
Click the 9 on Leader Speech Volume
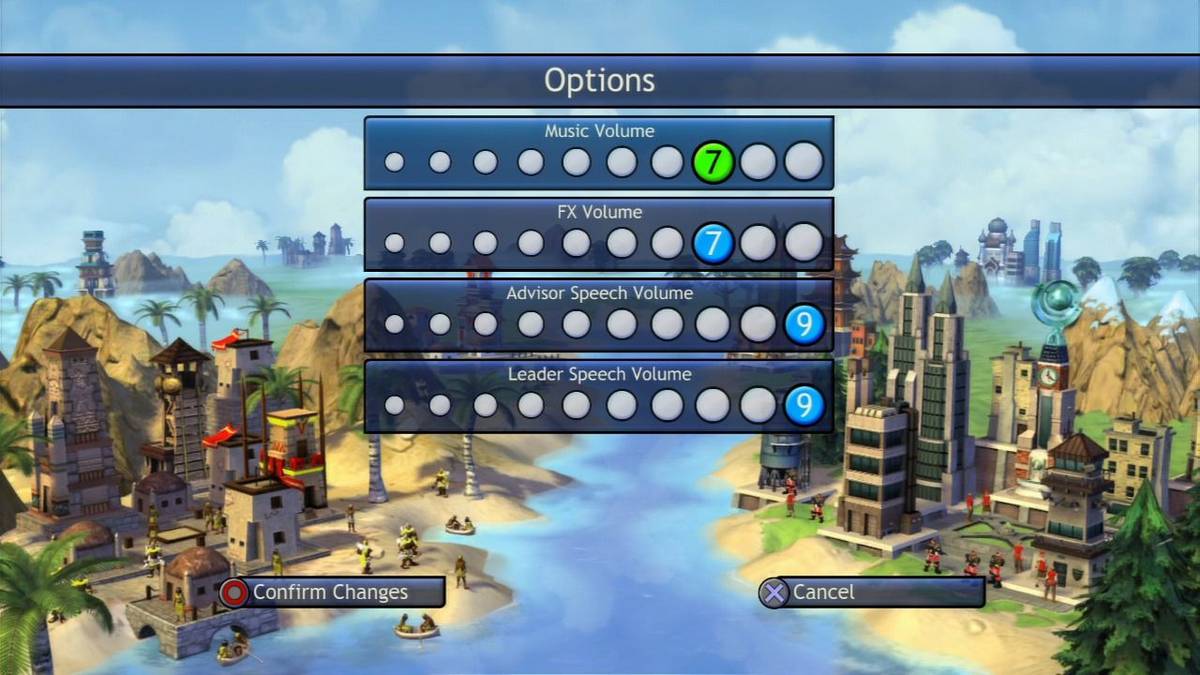(x=804, y=405)
